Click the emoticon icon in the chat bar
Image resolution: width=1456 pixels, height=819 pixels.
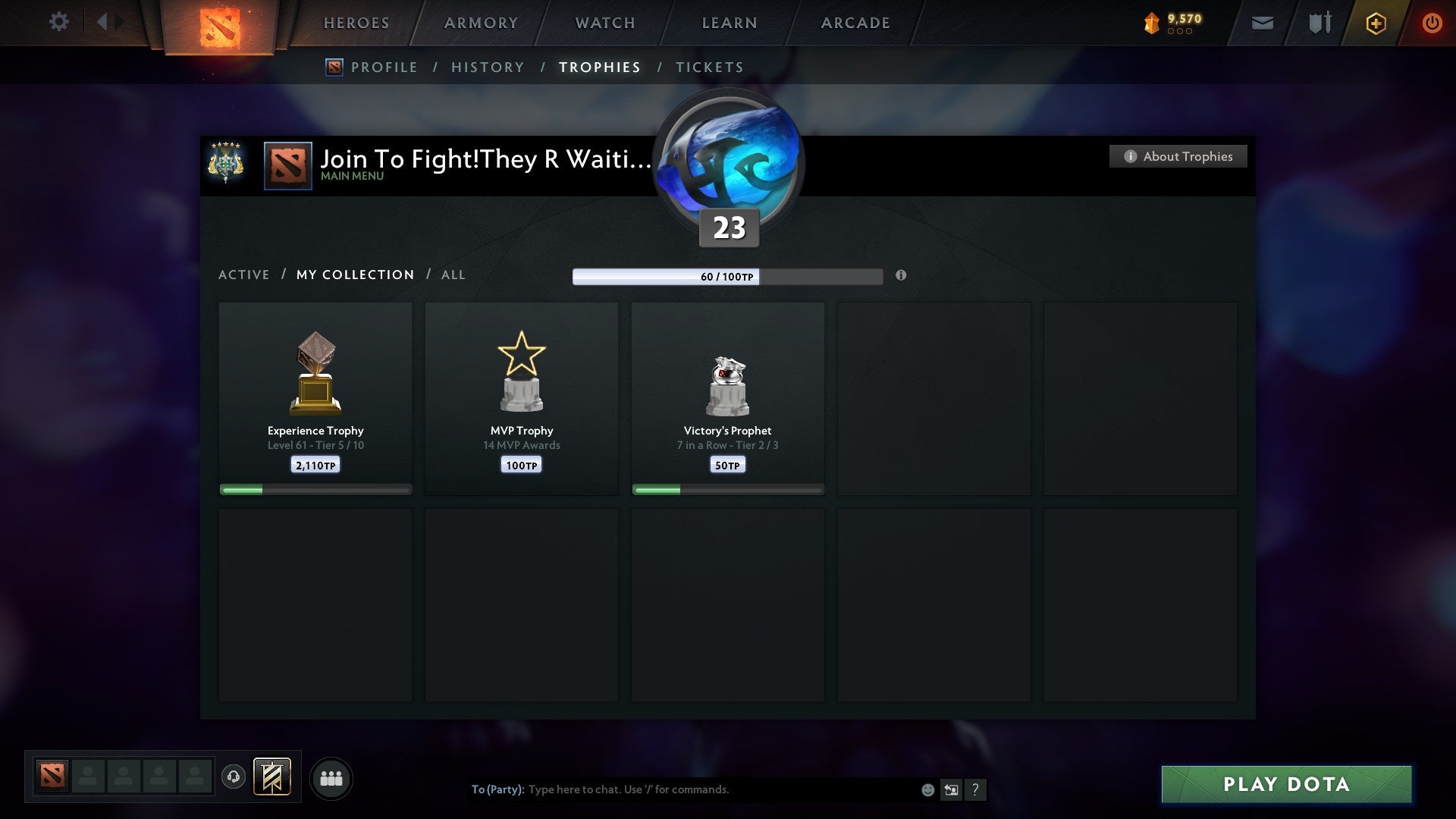(928, 789)
